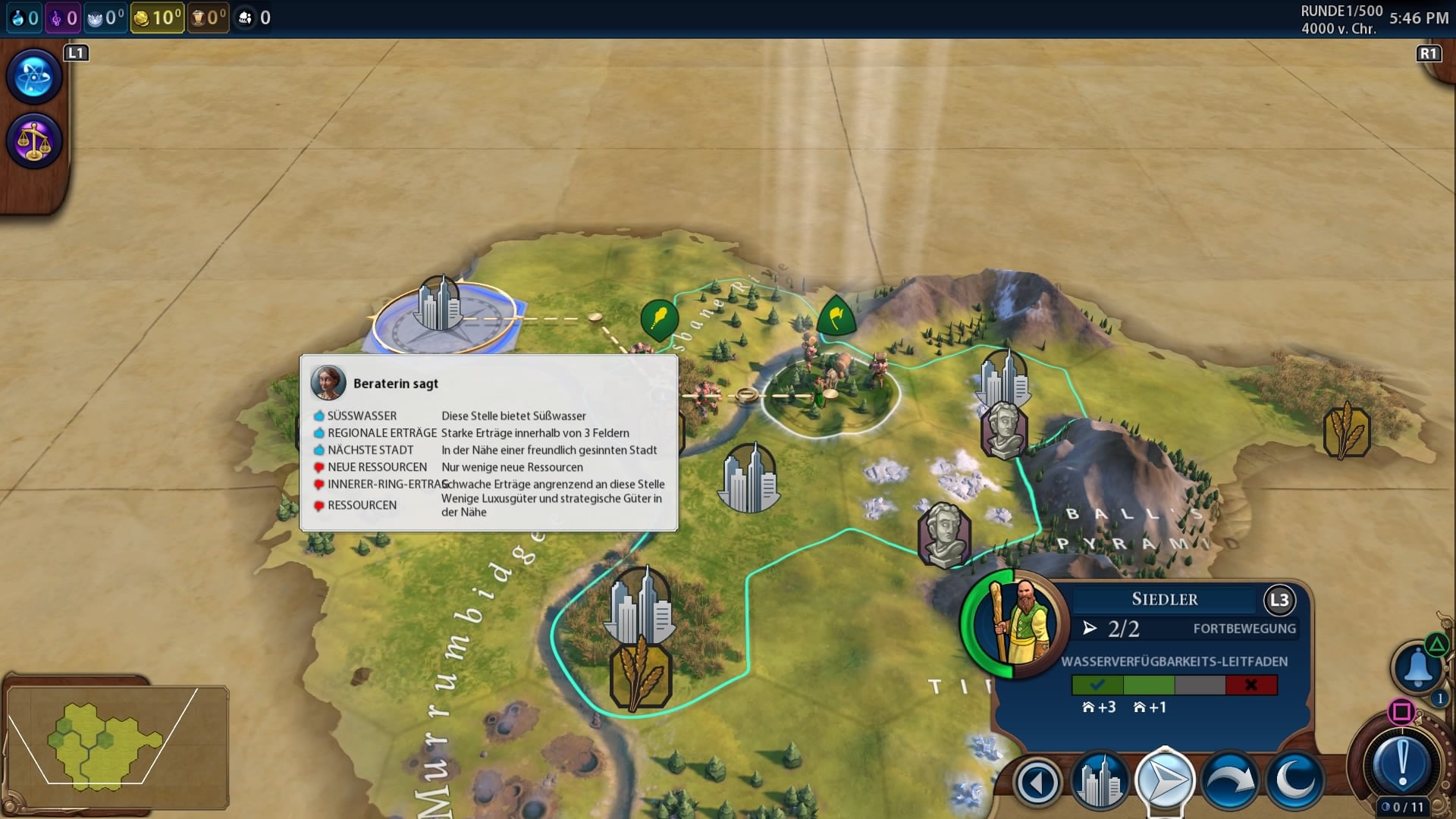Click the left arrow unit action button
1456x819 pixels.
1037,781
